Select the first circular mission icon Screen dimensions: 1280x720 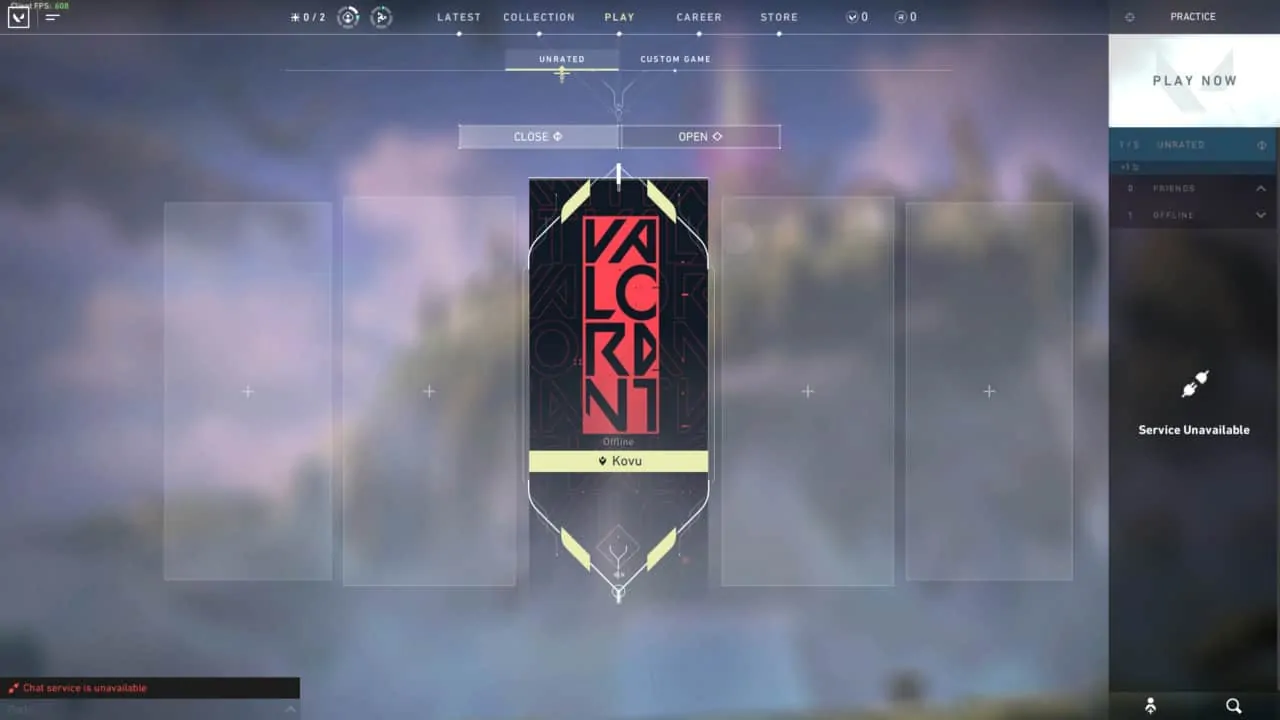tap(347, 16)
